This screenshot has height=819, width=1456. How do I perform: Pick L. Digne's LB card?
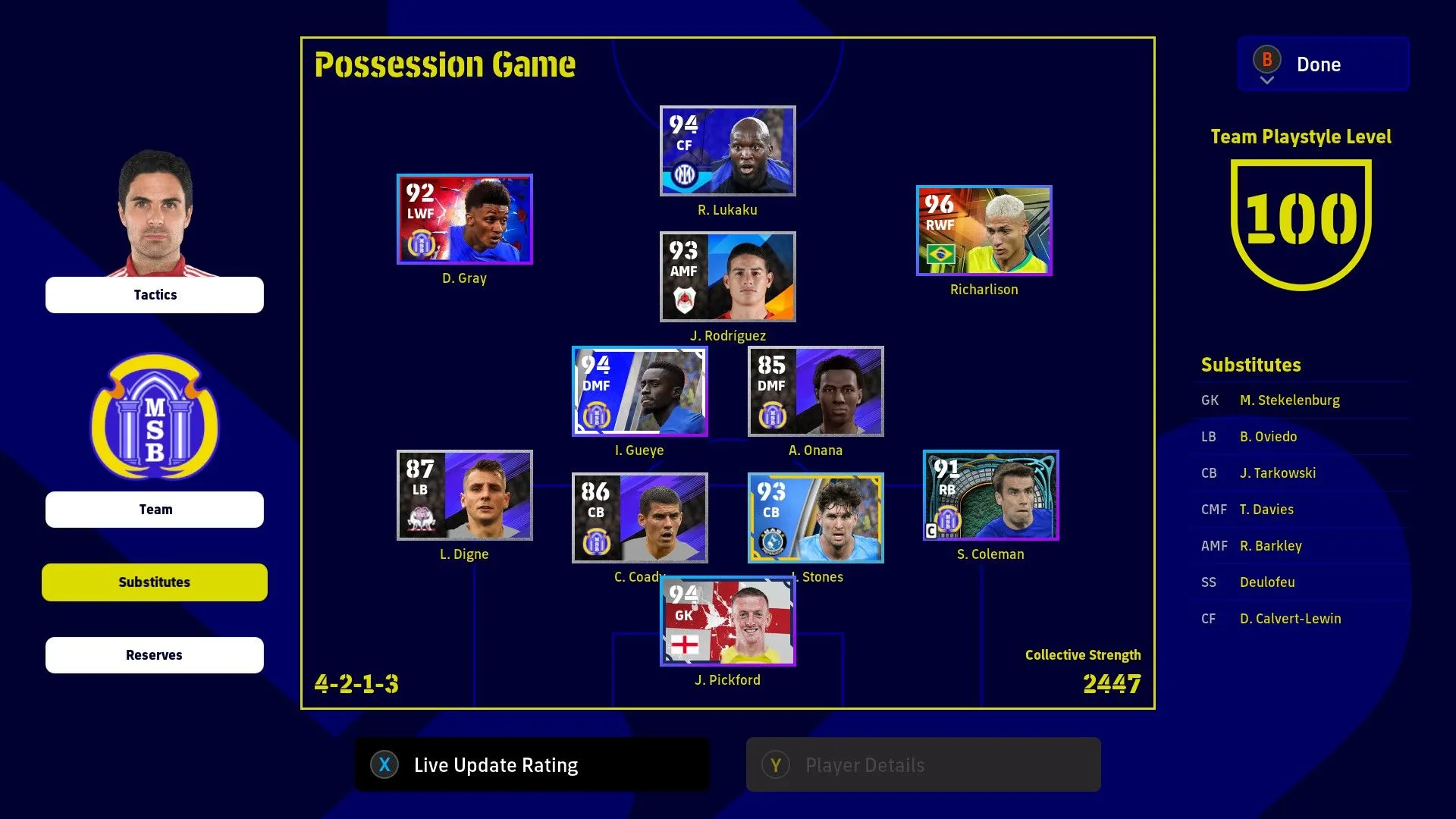[x=464, y=495]
